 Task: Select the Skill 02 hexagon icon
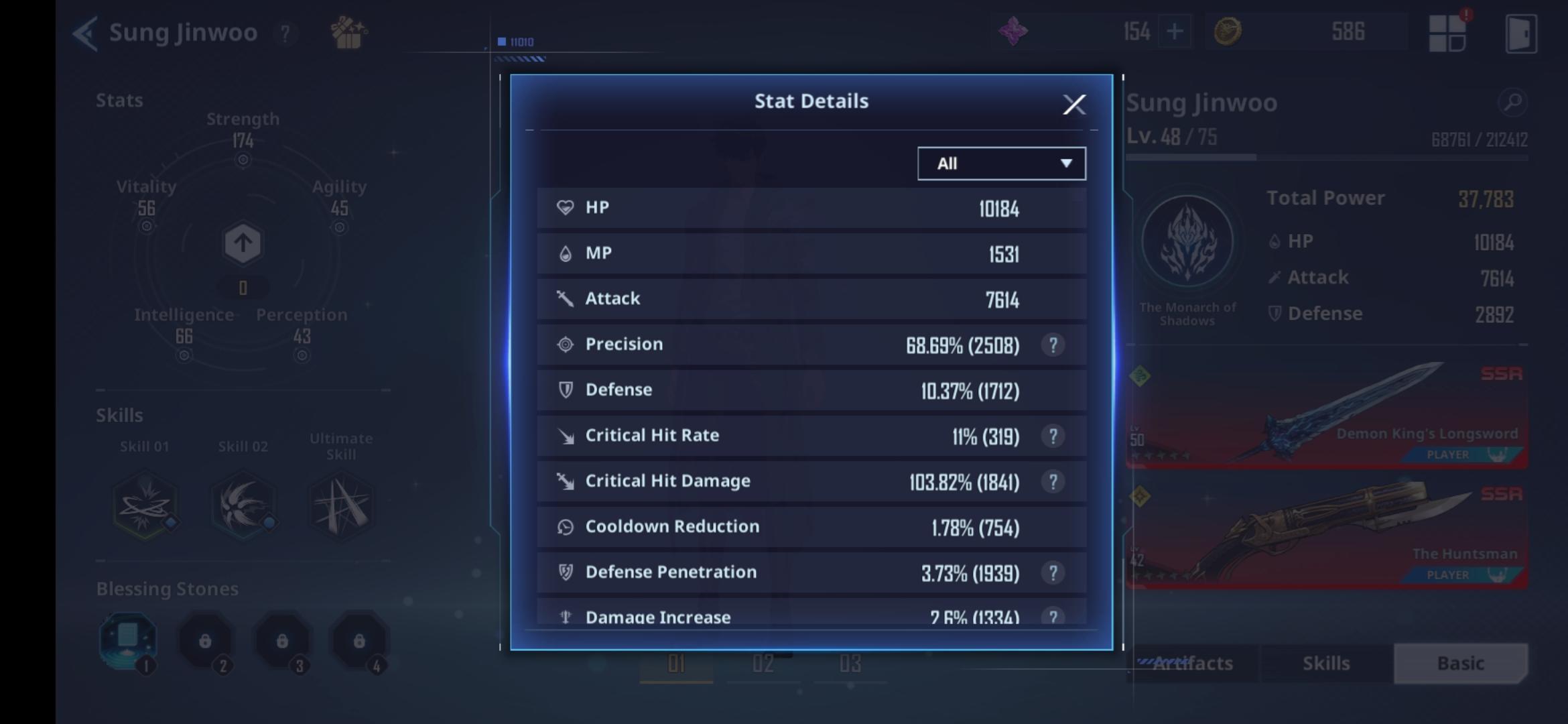pos(243,504)
